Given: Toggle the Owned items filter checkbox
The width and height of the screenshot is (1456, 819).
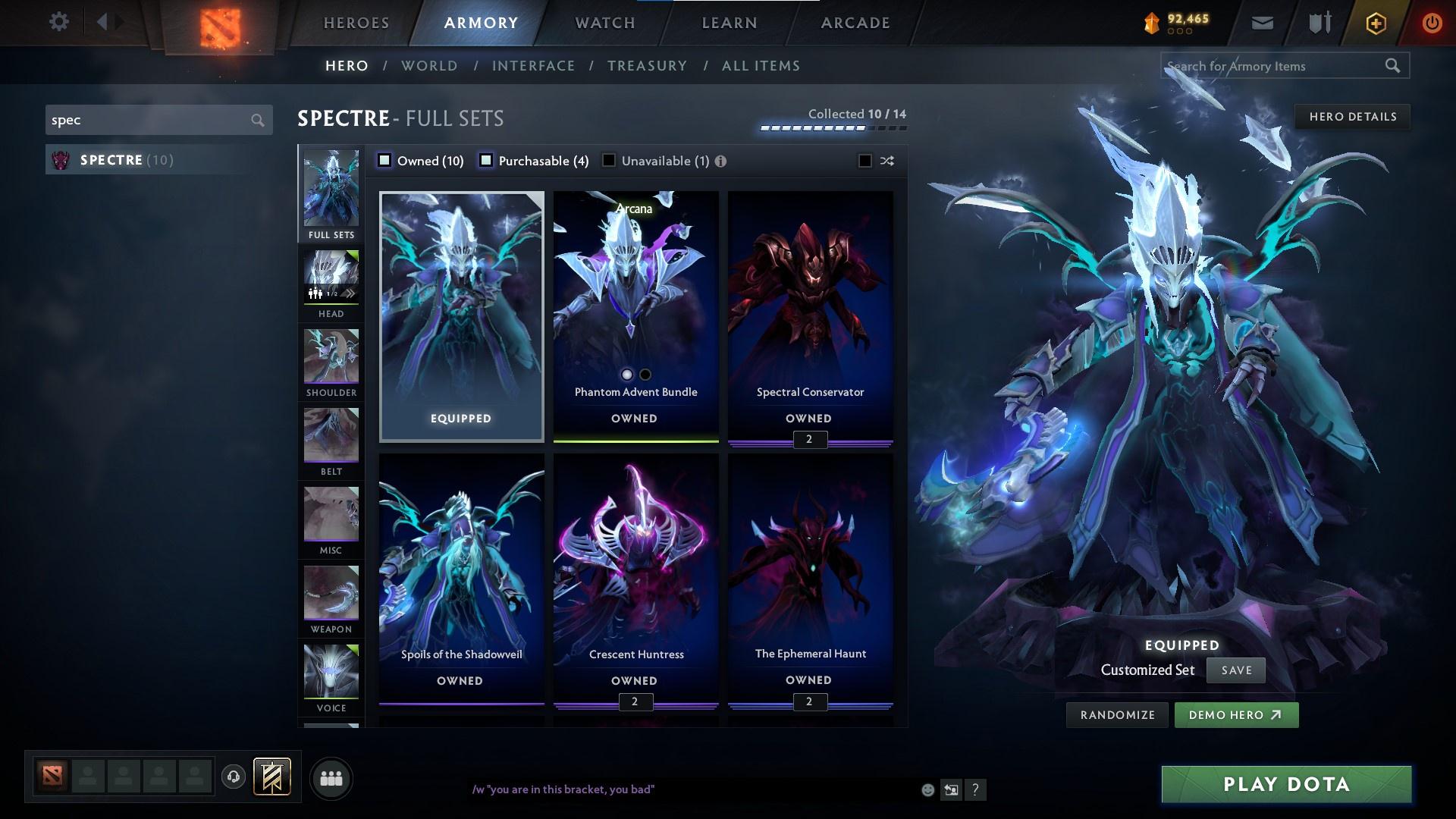Looking at the screenshot, I should 385,160.
